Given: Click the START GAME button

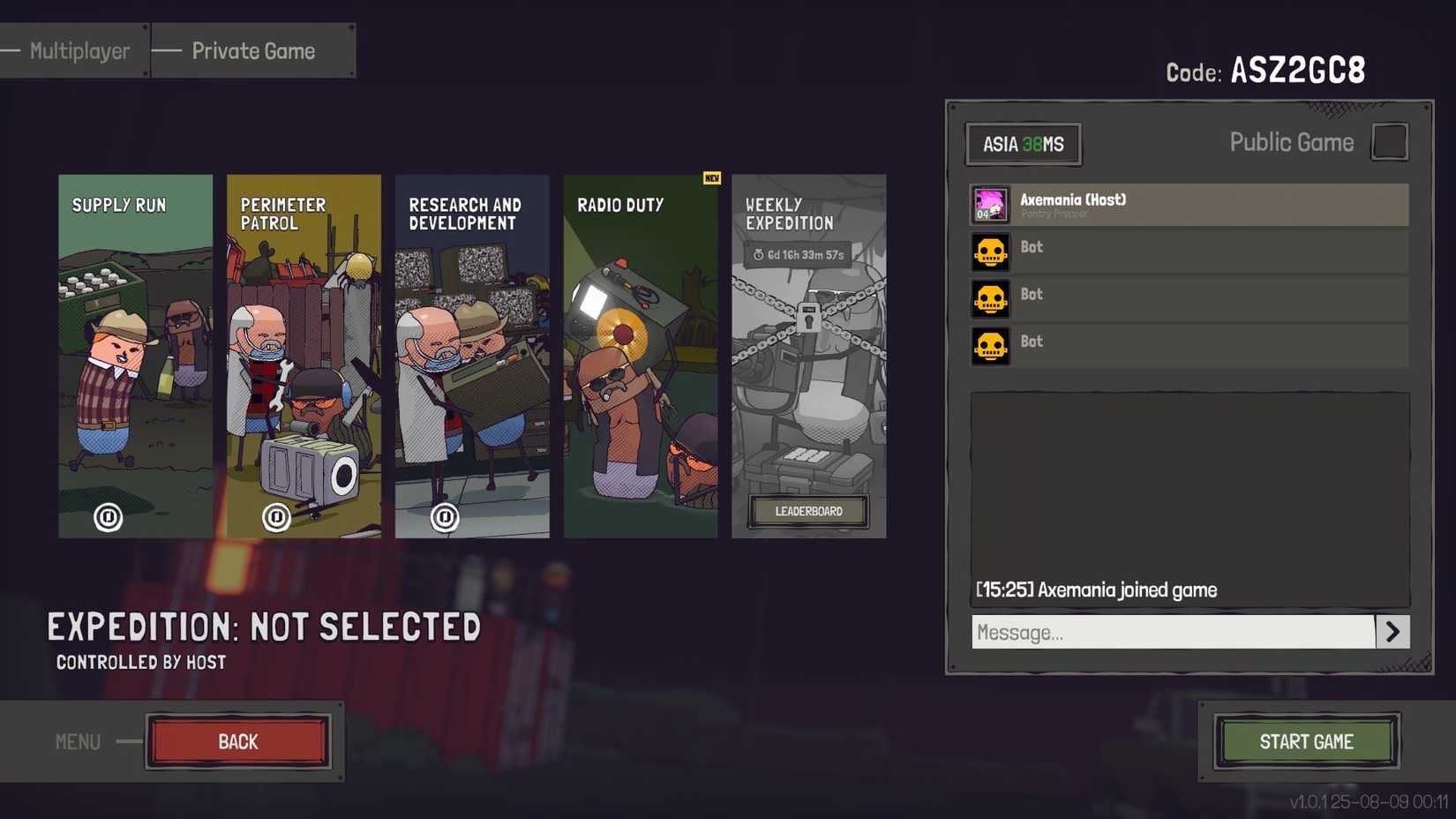Looking at the screenshot, I should click(x=1307, y=741).
